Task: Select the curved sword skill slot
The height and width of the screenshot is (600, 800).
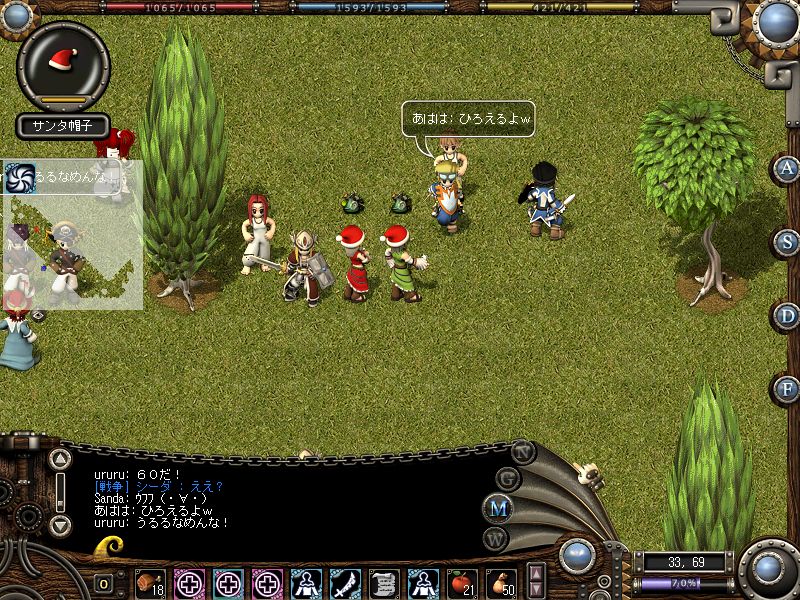Action: (x=346, y=583)
